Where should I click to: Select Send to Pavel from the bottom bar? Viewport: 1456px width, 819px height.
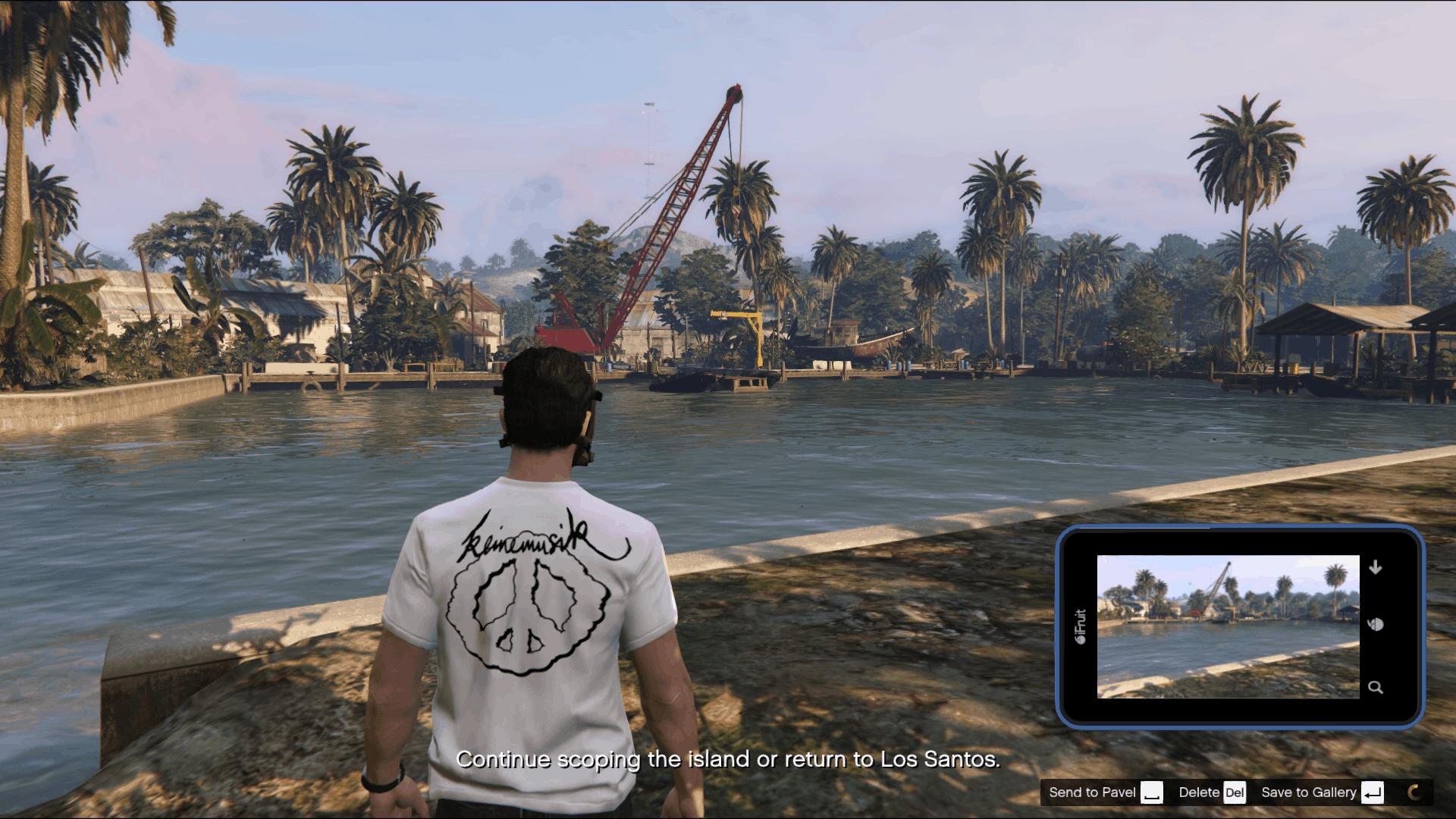coord(1092,792)
